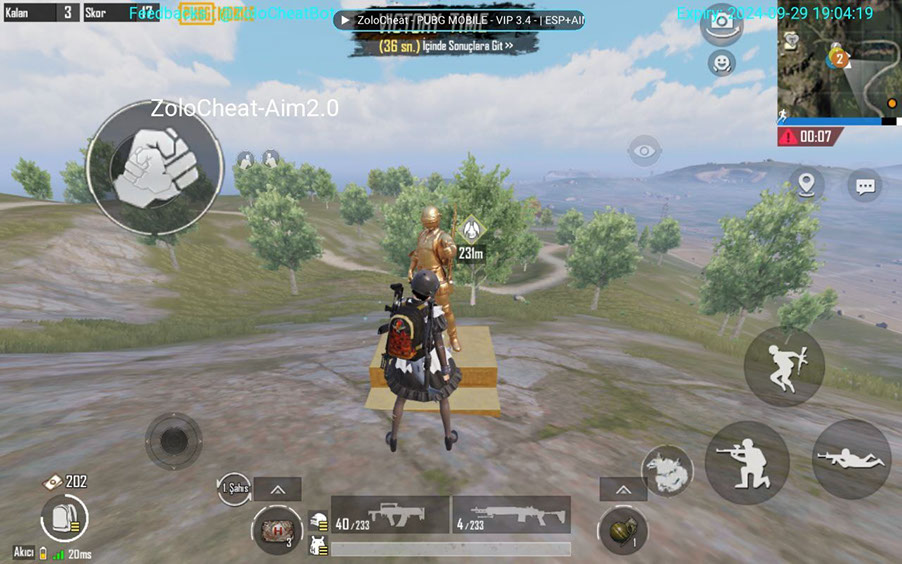Select the second weapon with 4/233 ammo
Viewport: 902px width, 564px height.
(511, 515)
